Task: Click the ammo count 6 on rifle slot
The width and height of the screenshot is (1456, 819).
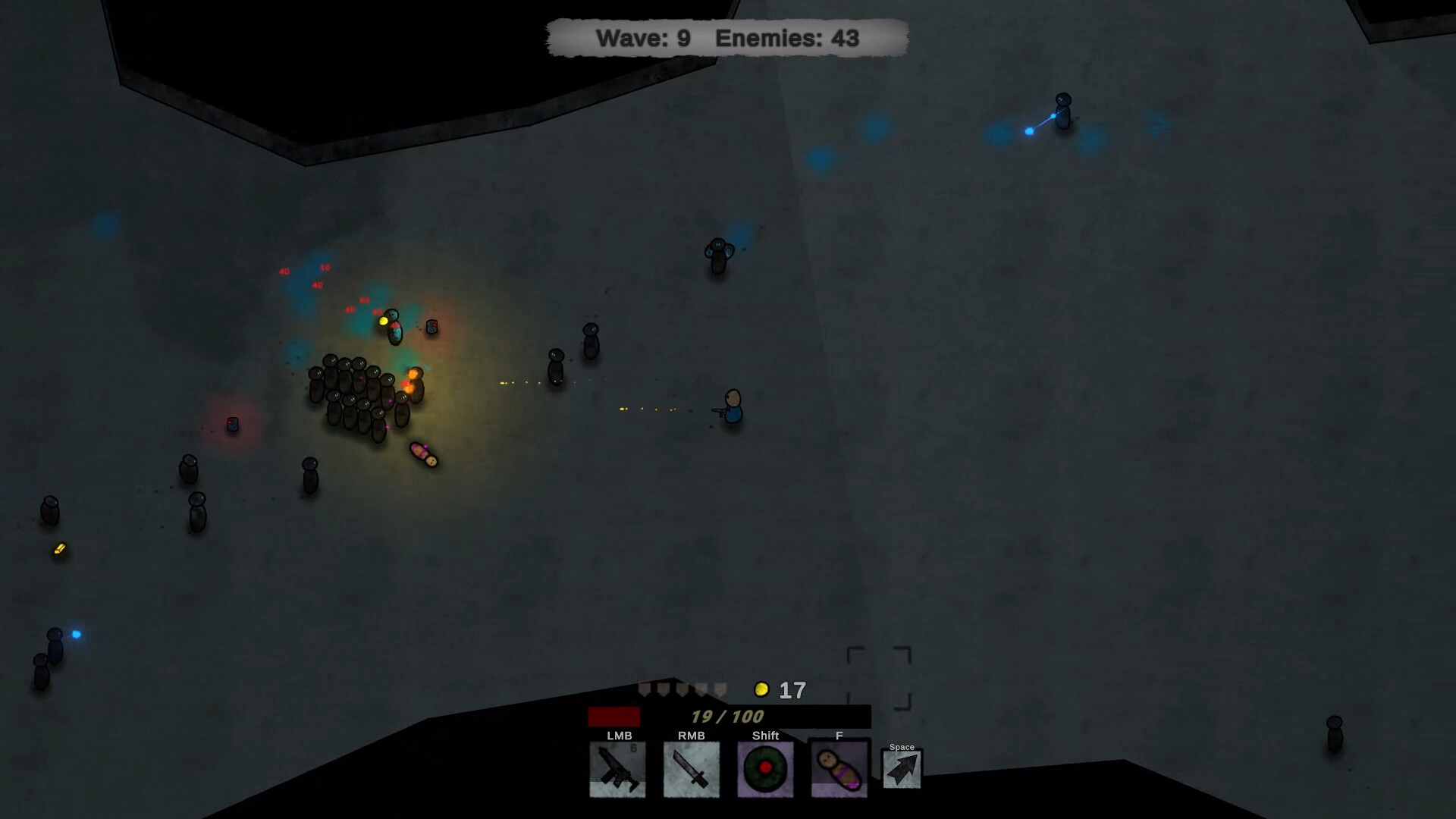Action: 635,748
